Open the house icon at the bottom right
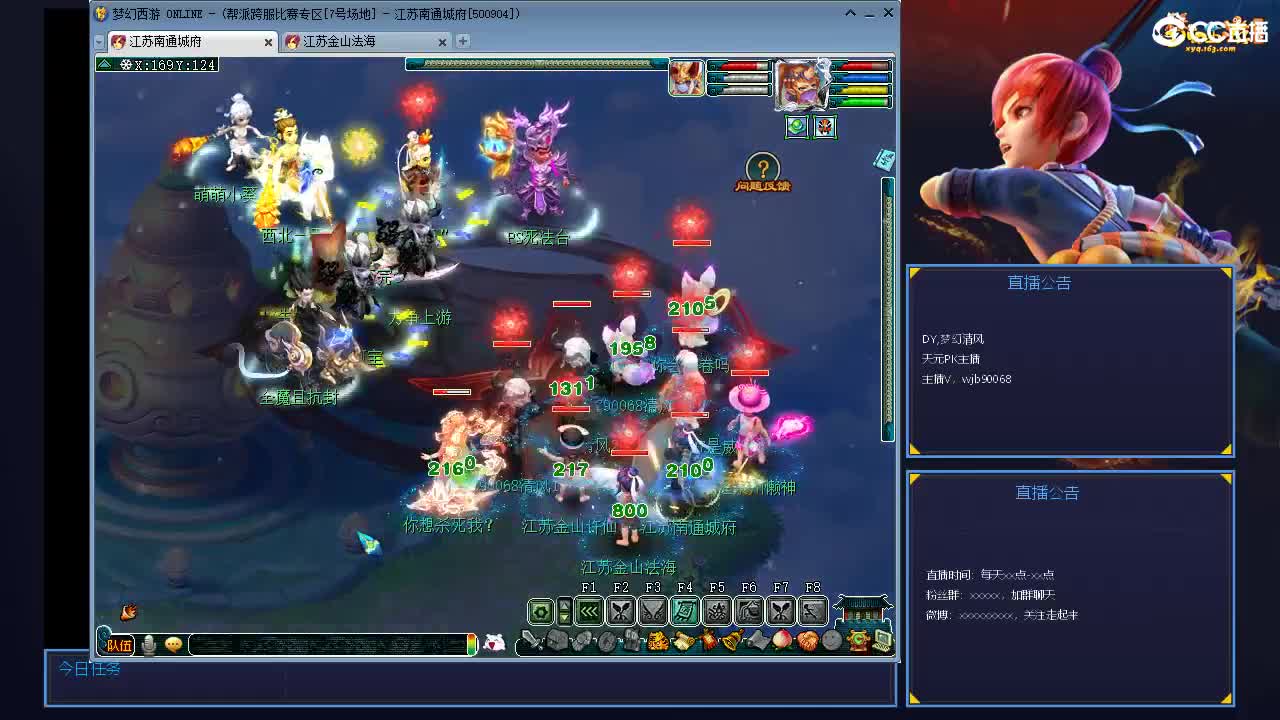This screenshot has width=1280, height=720. pyautogui.click(x=862, y=608)
